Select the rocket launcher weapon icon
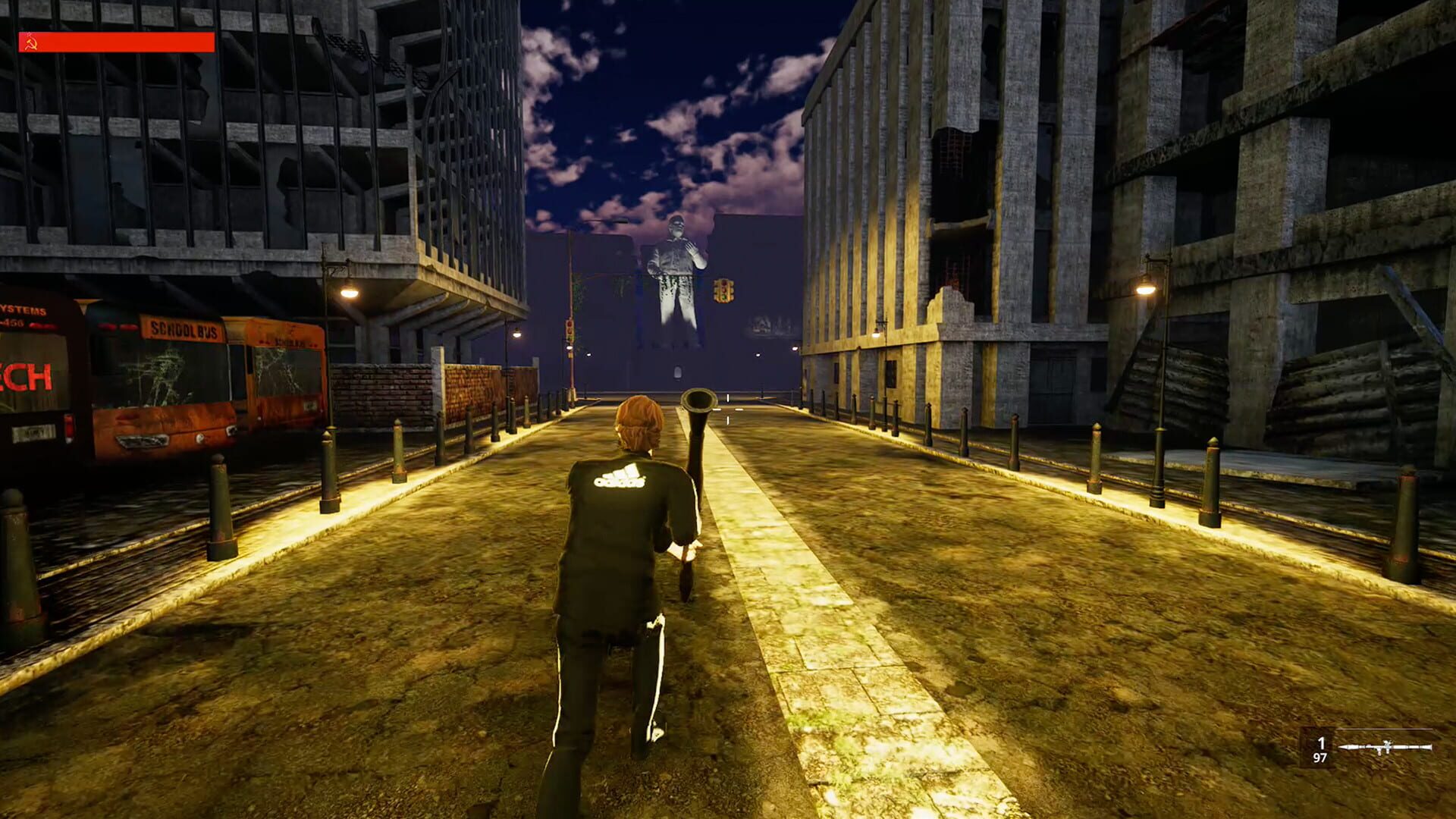This screenshot has height=819, width=1456. coord(1385,747)
